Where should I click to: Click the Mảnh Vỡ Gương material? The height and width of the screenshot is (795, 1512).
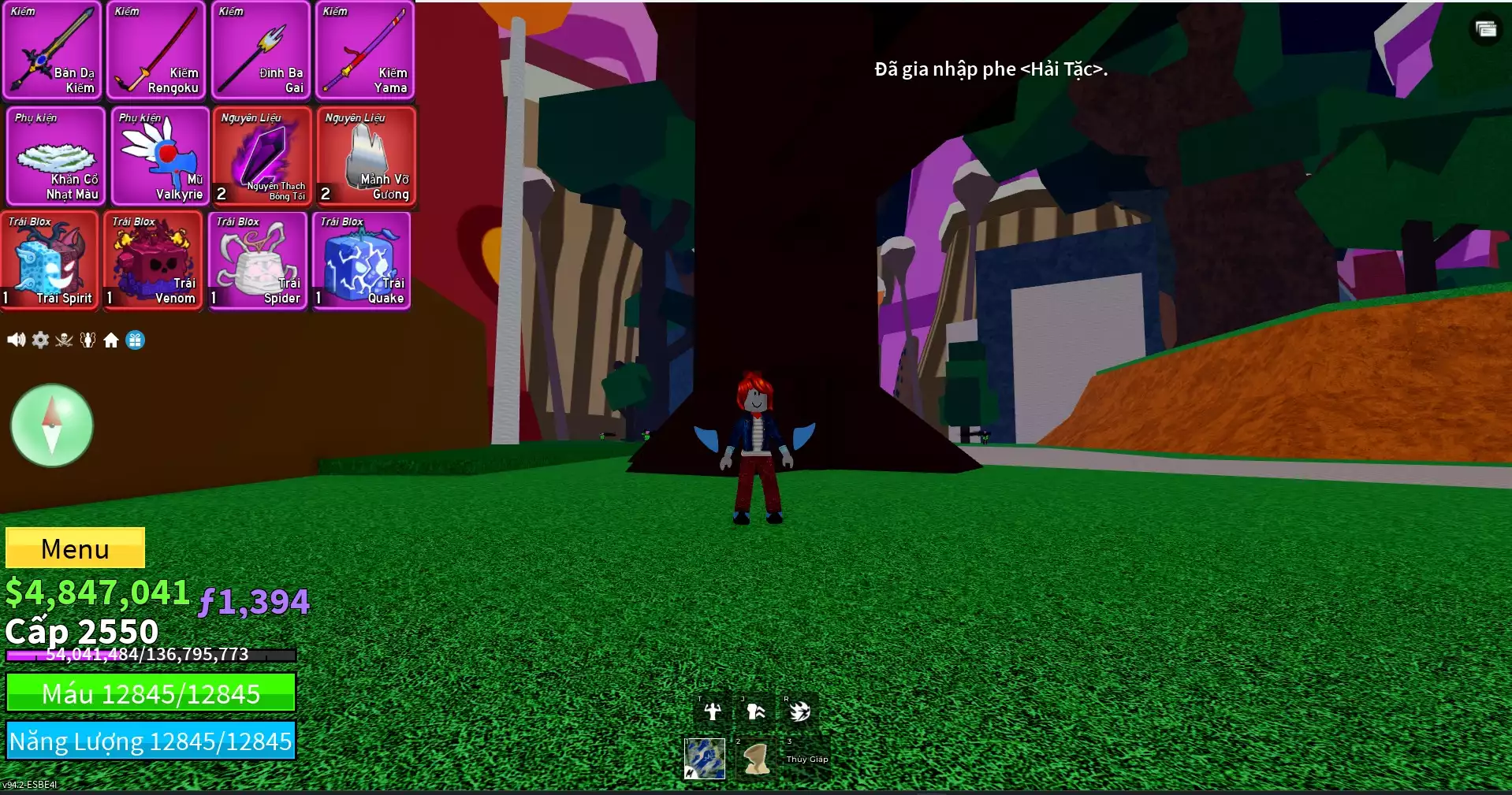click(366, 157)
